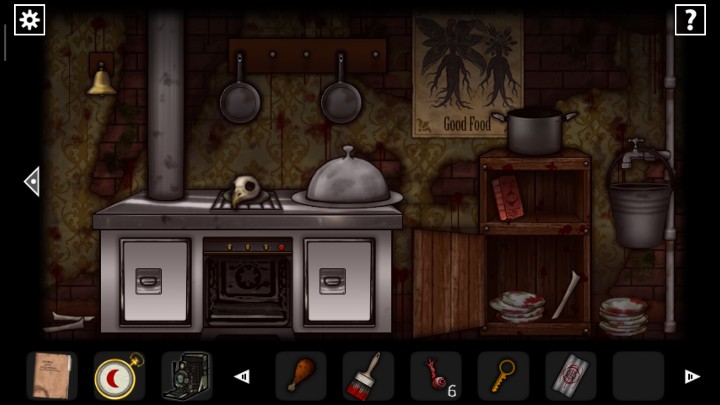Choose the golden key

tap(502, 376)
